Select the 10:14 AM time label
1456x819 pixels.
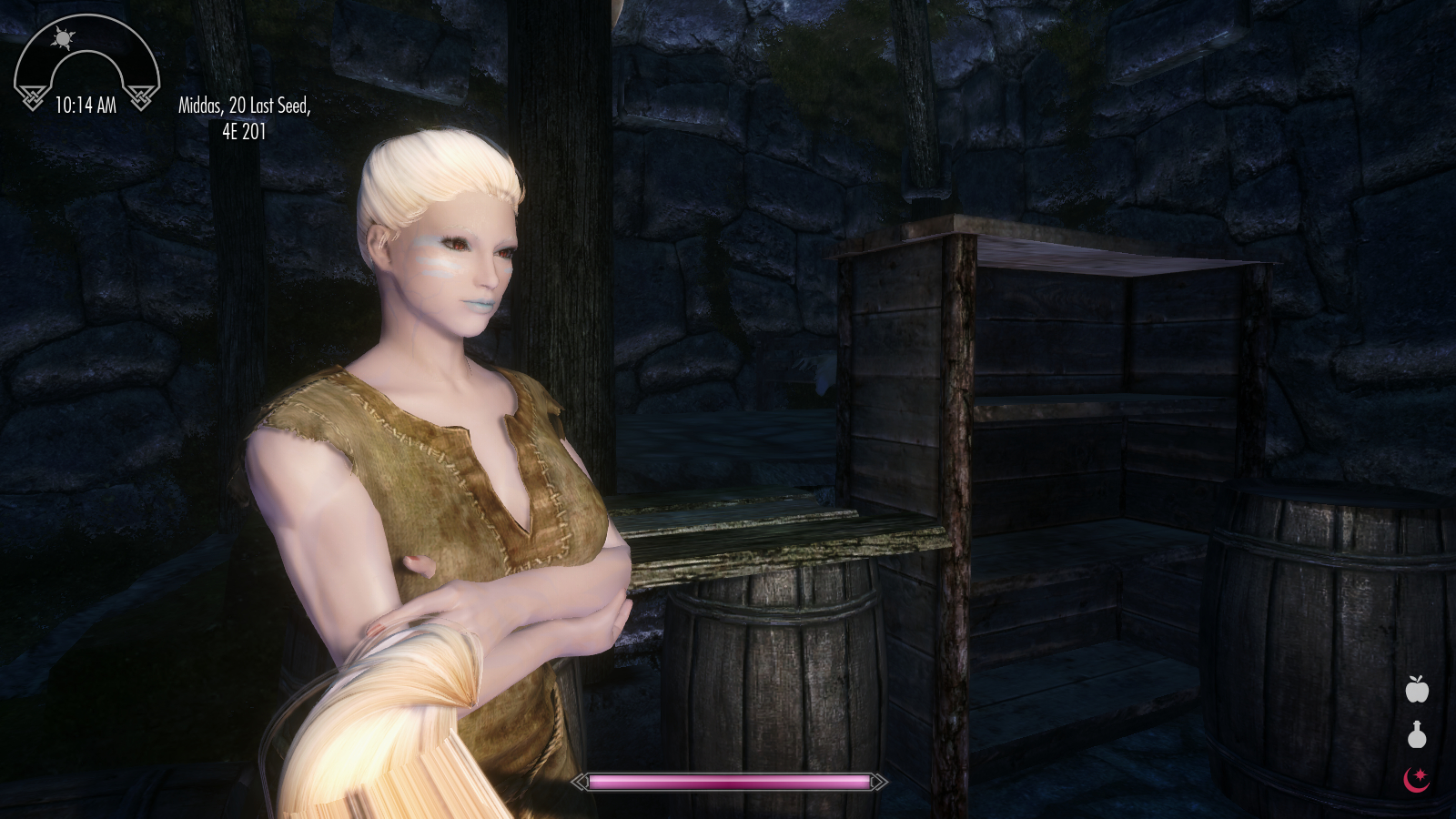point(87,103)
